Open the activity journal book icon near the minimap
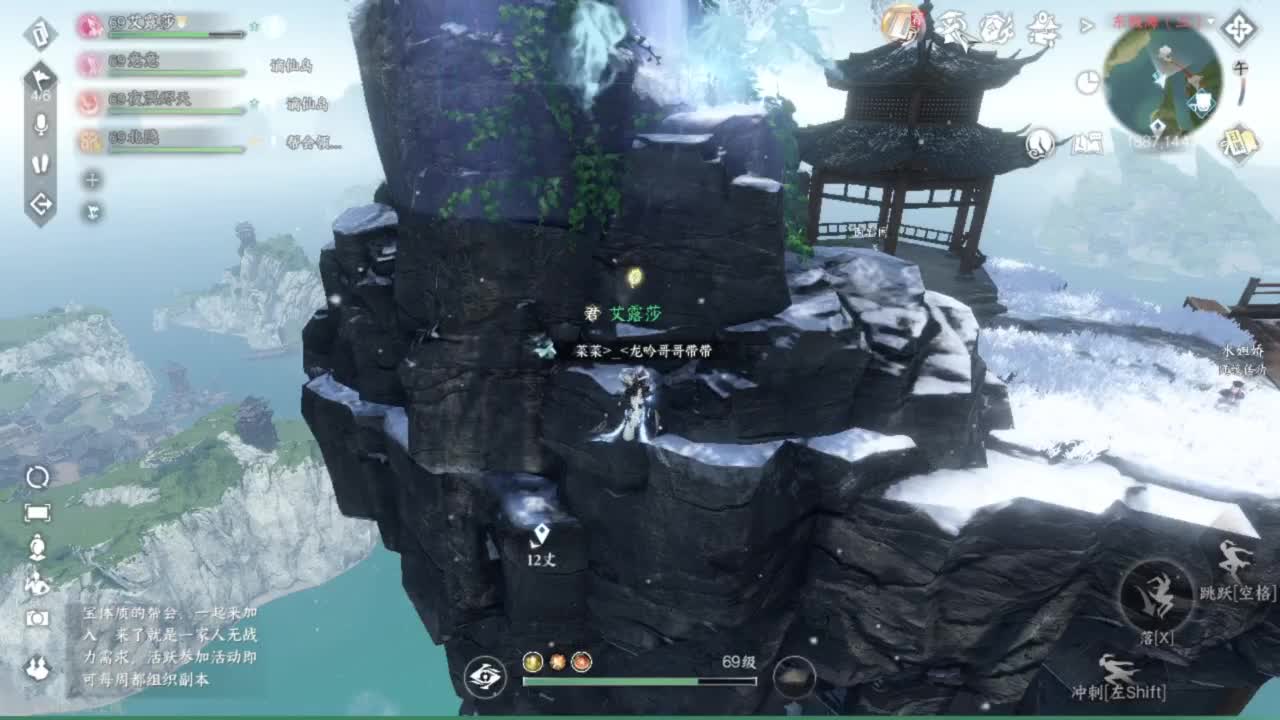This screenshot has width=1280, height=720. pyautogui.click(x=1088, y=144)
